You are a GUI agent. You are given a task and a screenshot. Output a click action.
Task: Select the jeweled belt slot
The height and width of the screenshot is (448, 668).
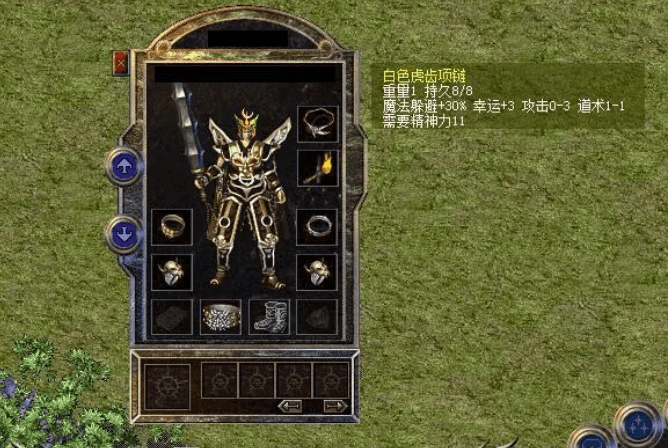click(221, 317)
